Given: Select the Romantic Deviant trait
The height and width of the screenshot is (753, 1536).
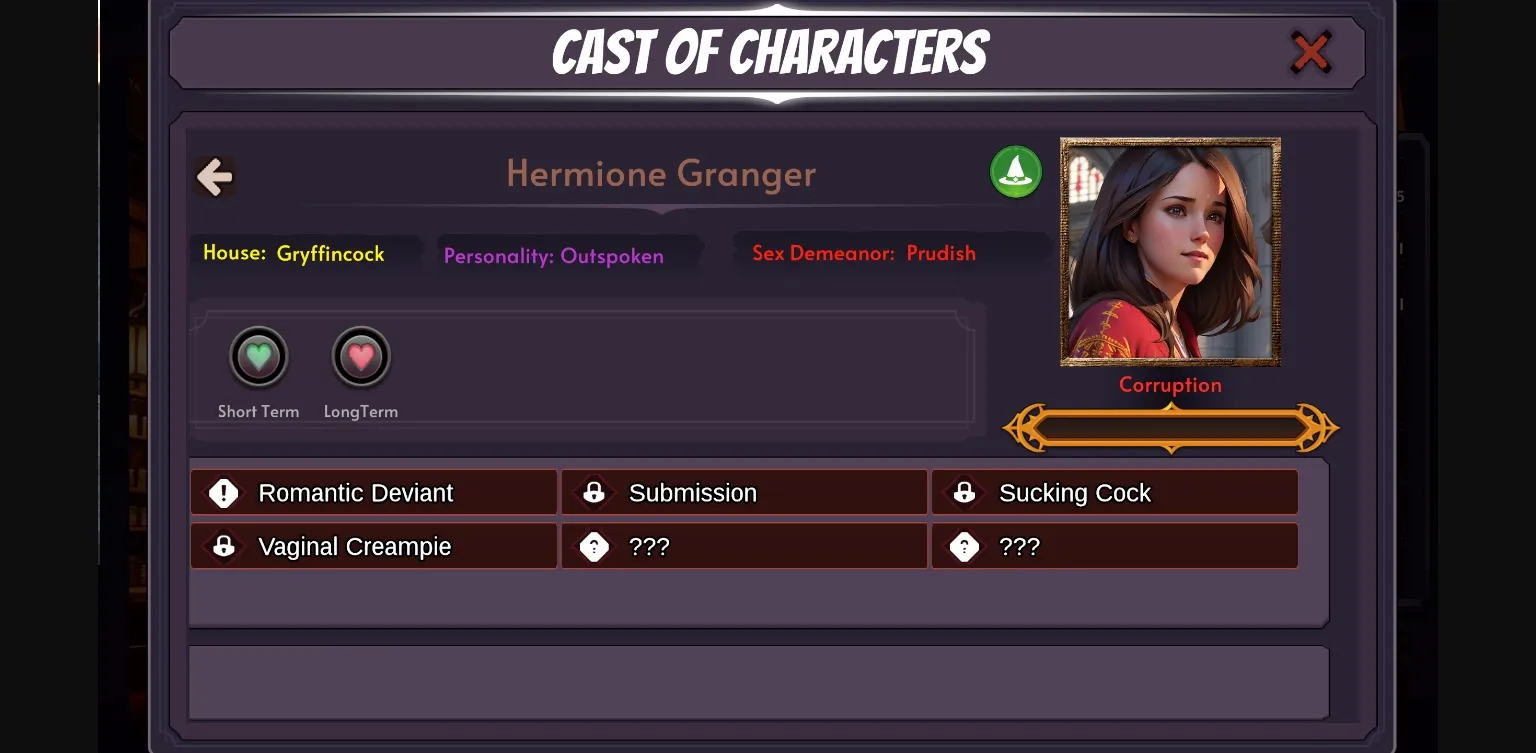Looking at the screenshot, I should click(373, 492).
